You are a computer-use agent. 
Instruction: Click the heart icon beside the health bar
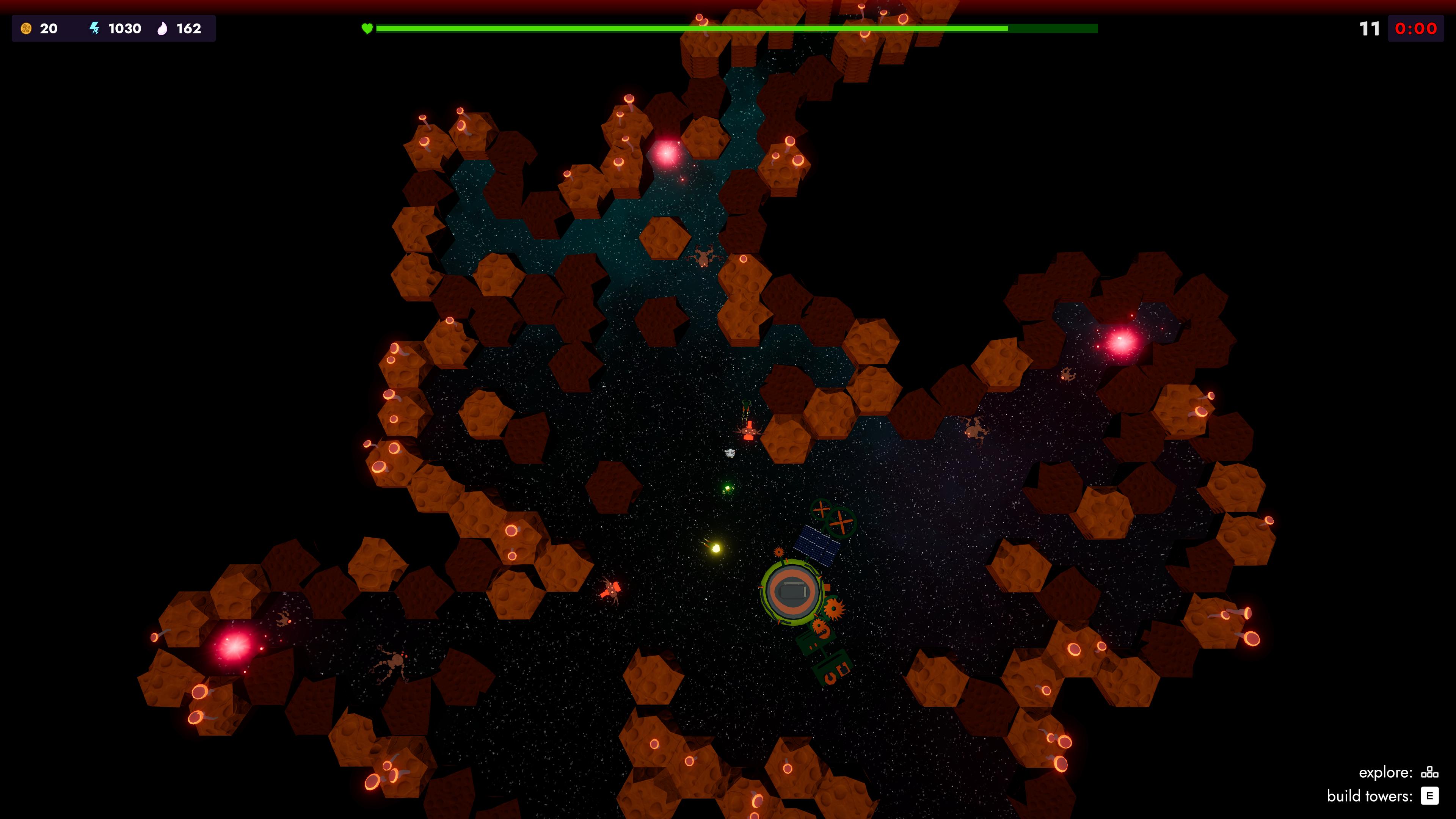click(367, 28)
